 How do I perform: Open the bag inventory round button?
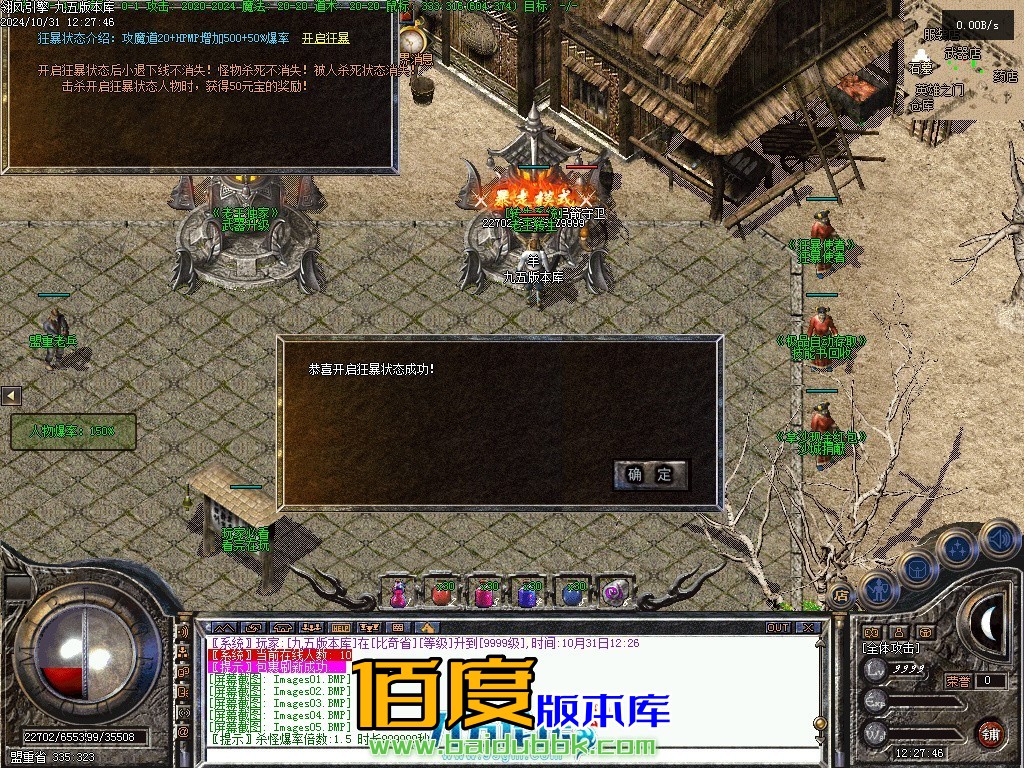click(916, 569)
